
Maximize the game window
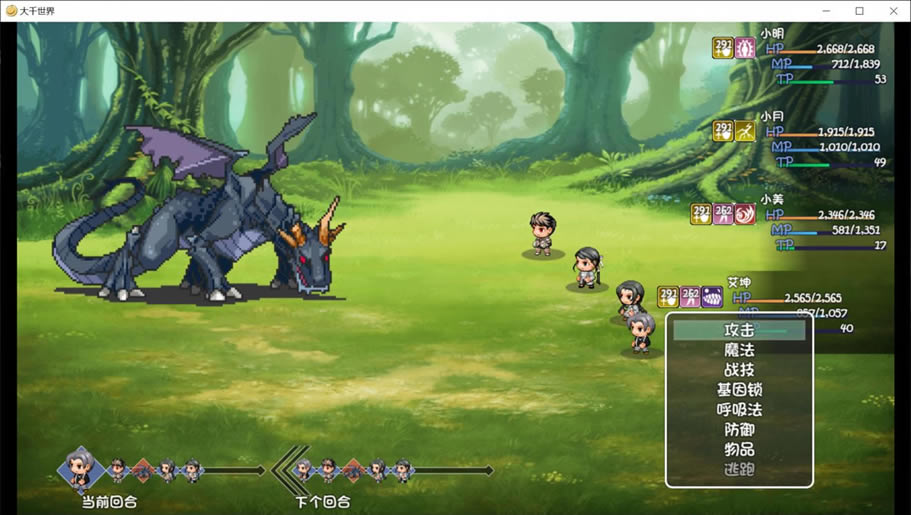859,11
